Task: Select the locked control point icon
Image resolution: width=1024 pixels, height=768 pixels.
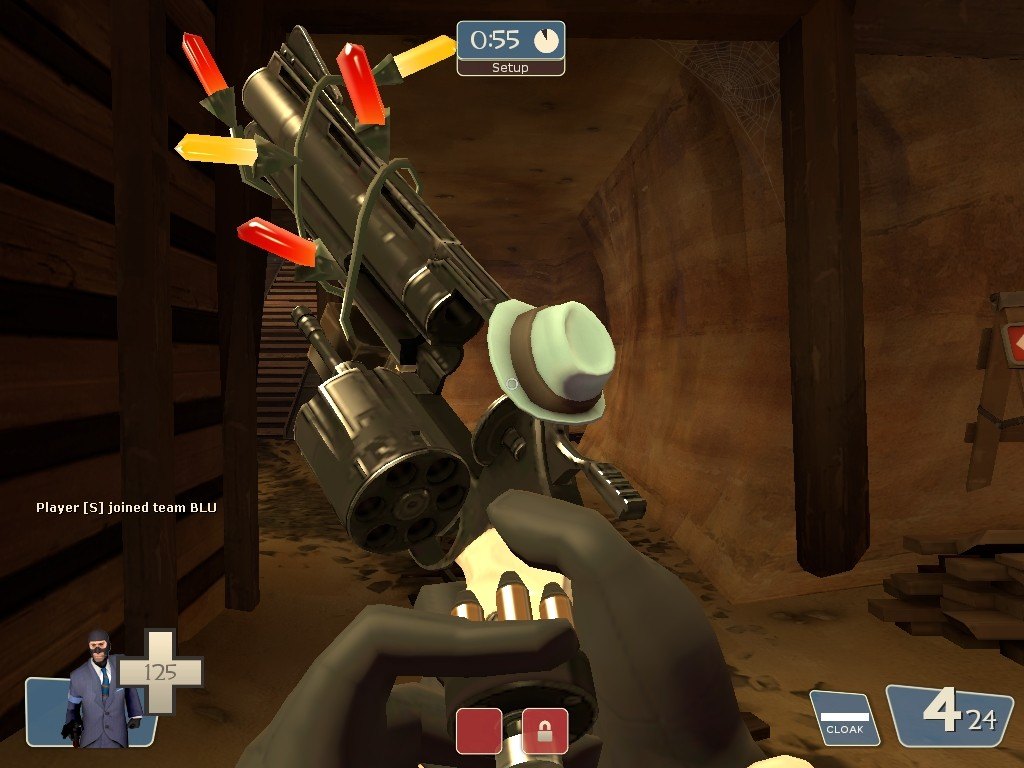Action: pos(545,731)
